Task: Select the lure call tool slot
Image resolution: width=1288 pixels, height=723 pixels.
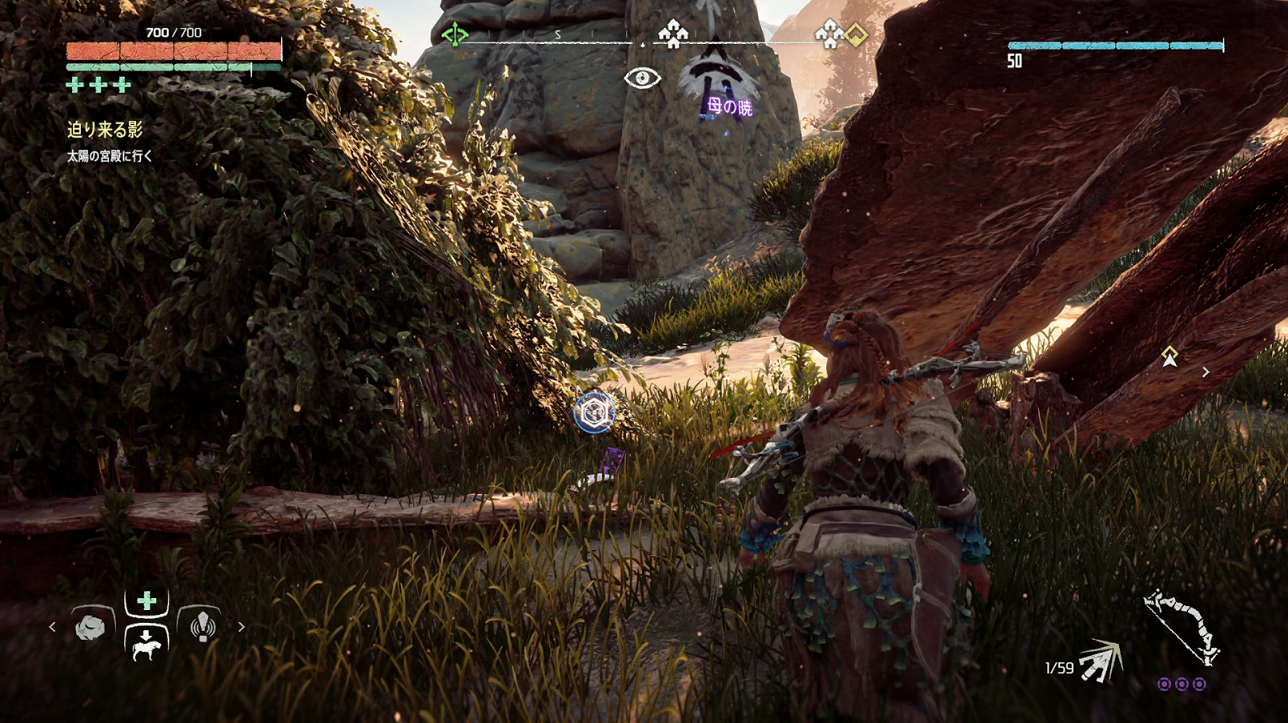Action: (202, 627)
